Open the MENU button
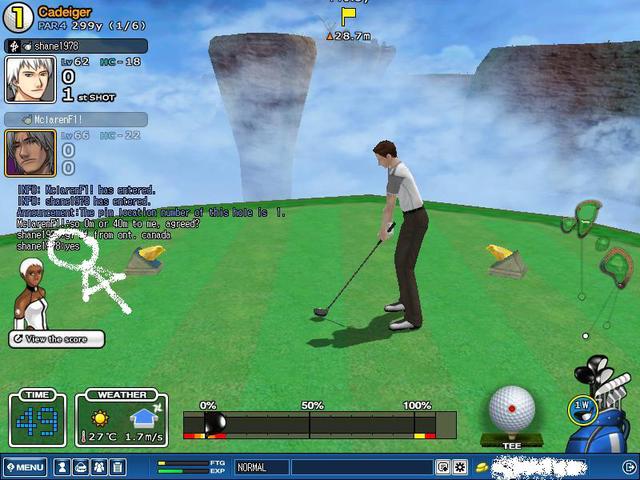Screen dimensions: 640x480 point(24,467)
